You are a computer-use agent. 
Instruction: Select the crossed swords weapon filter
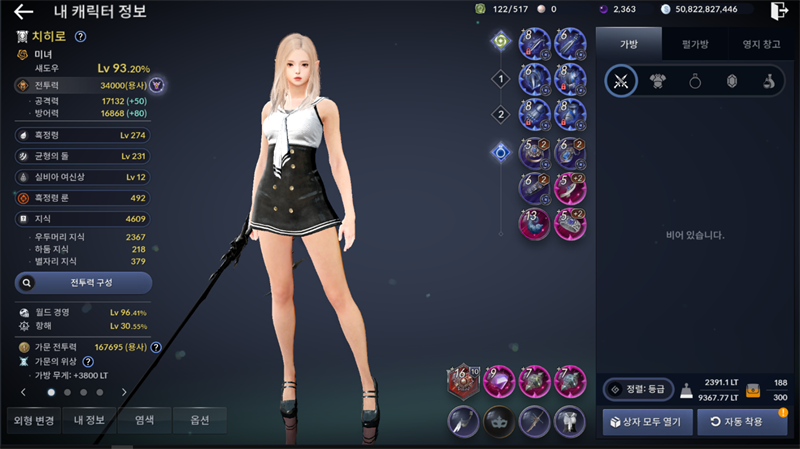(621, 82)
